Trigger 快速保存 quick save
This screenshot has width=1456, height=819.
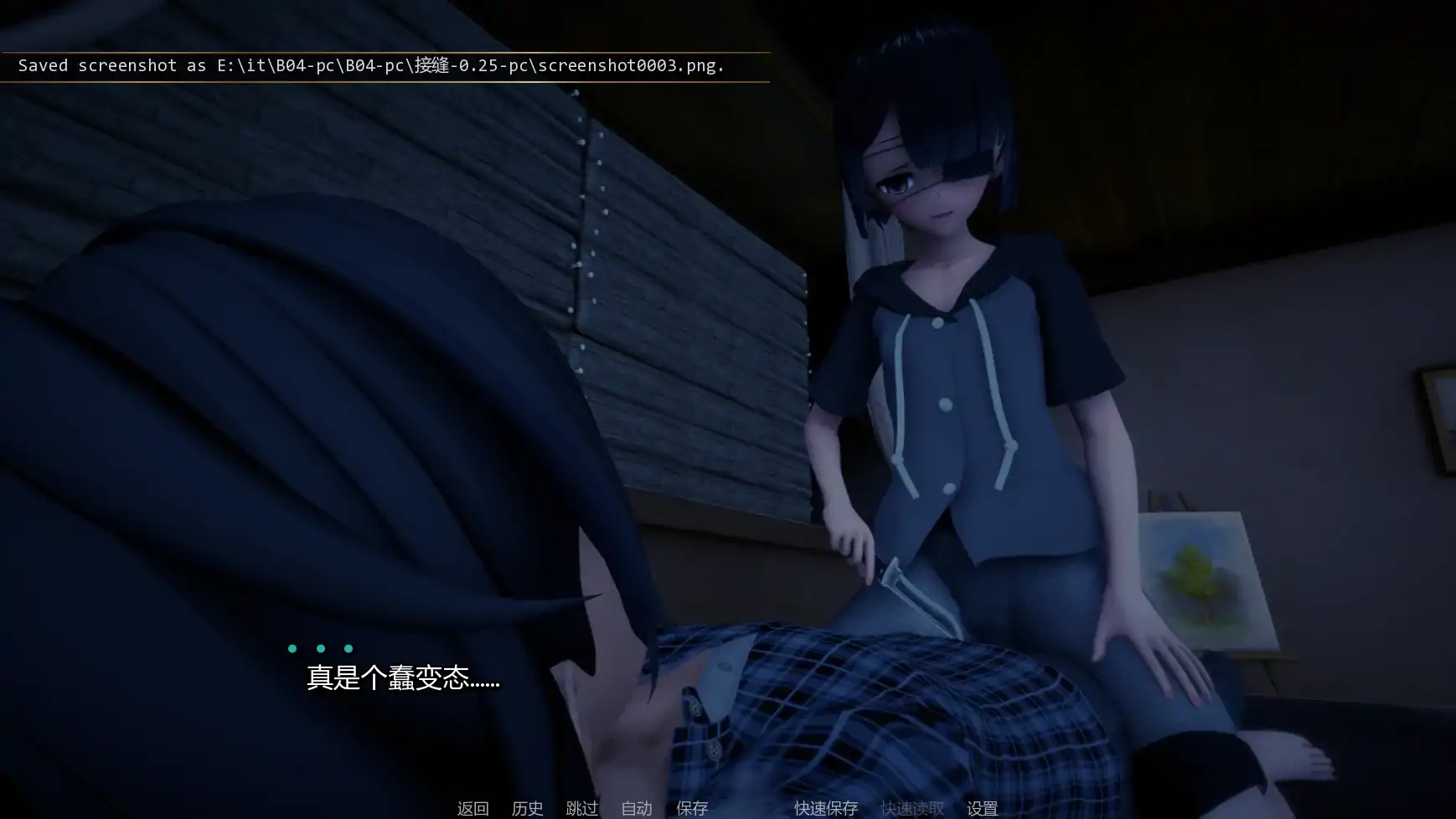point(826,808)
